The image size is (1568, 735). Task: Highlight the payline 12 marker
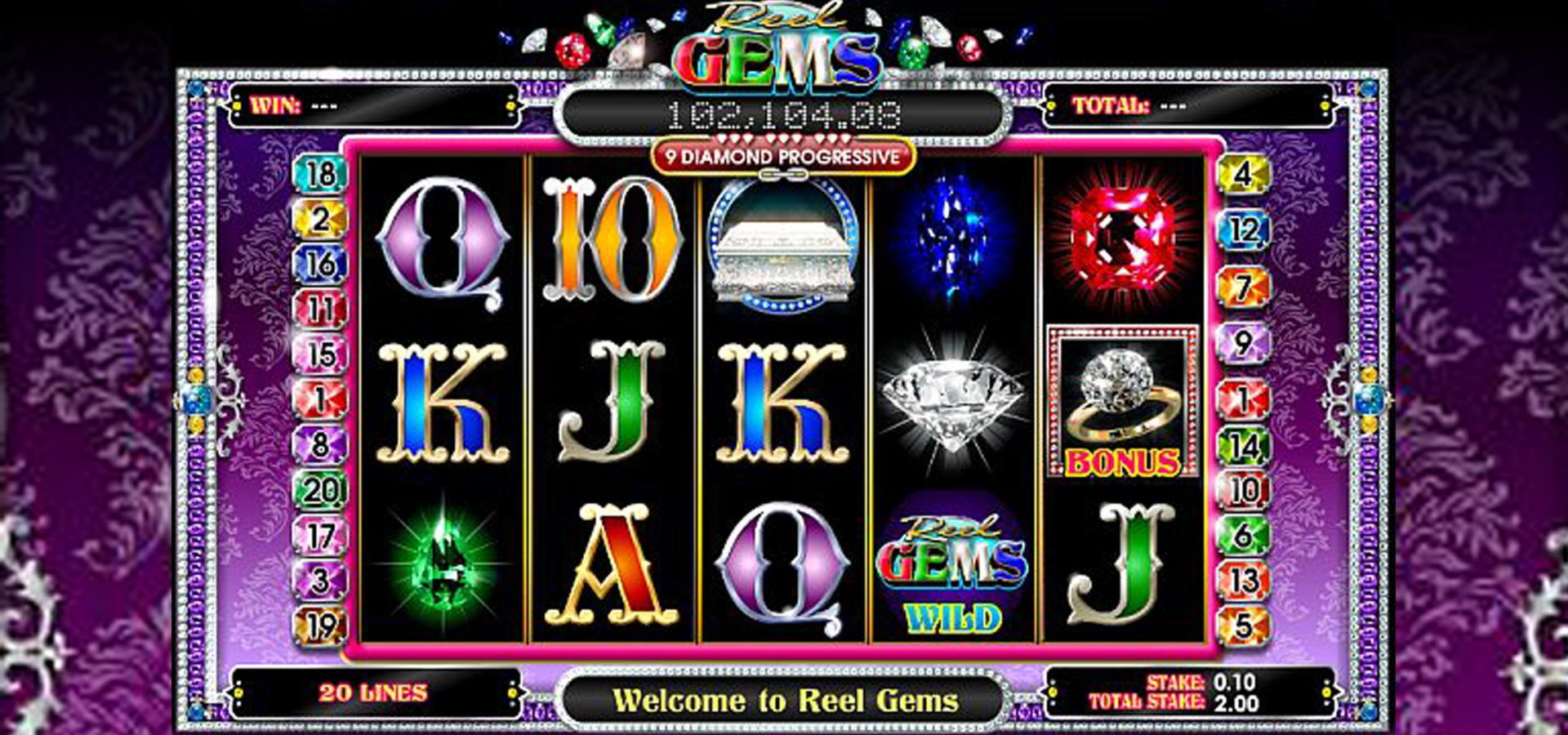(1243, 230)
